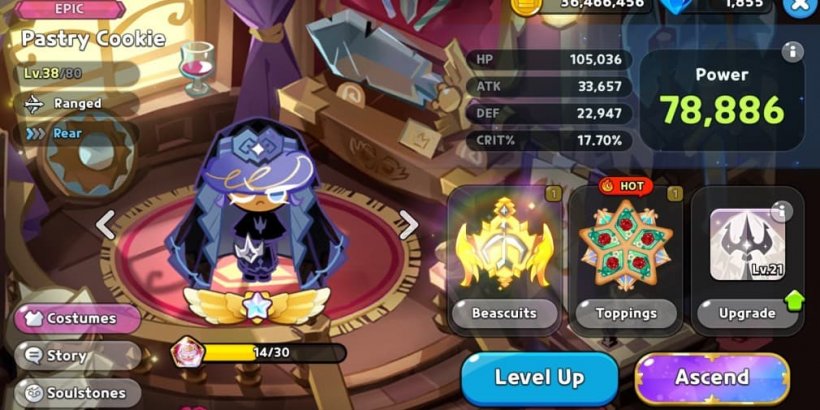Tap the blue Level Up button
This screenshot has height=410, width=820.
pos(539,377)
